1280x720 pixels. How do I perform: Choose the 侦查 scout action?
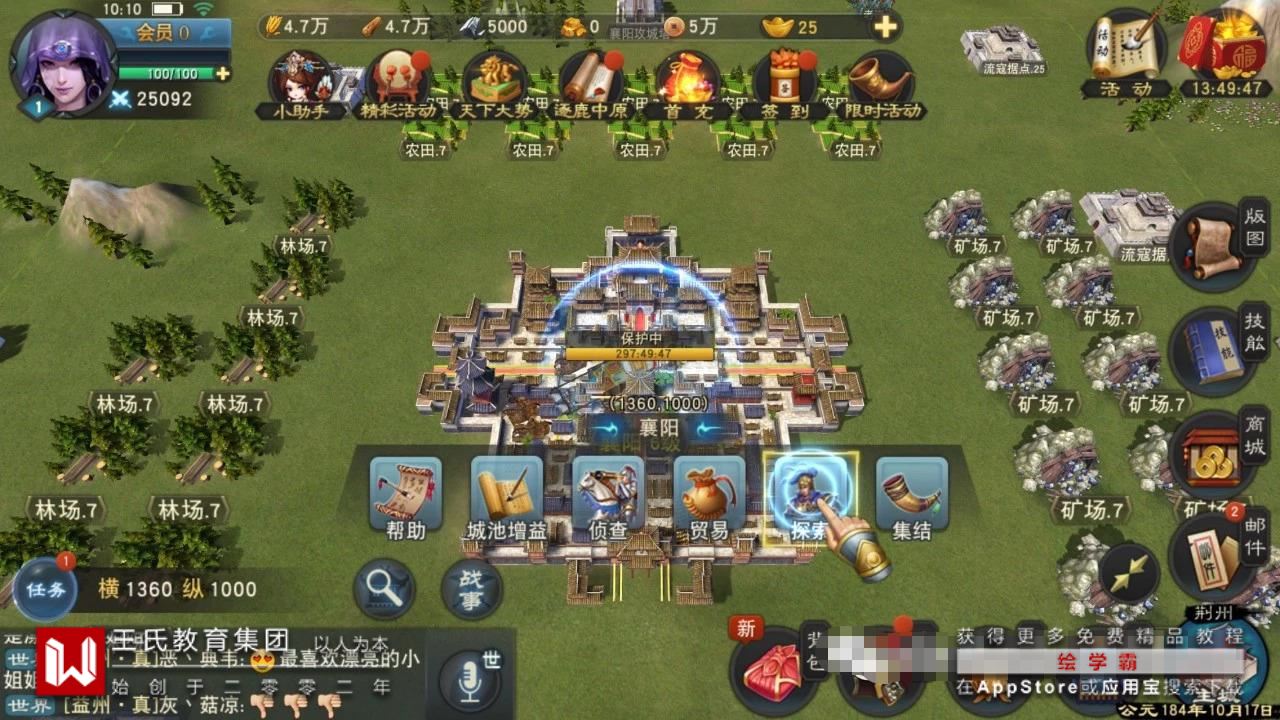[x=608, y=497]
